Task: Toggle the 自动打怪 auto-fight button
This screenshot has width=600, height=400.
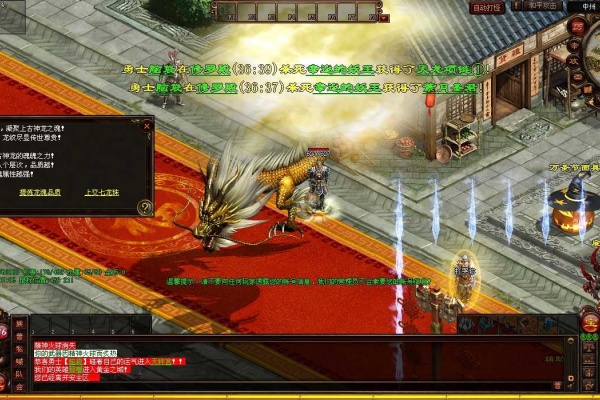Action: [x=487, y=8]
